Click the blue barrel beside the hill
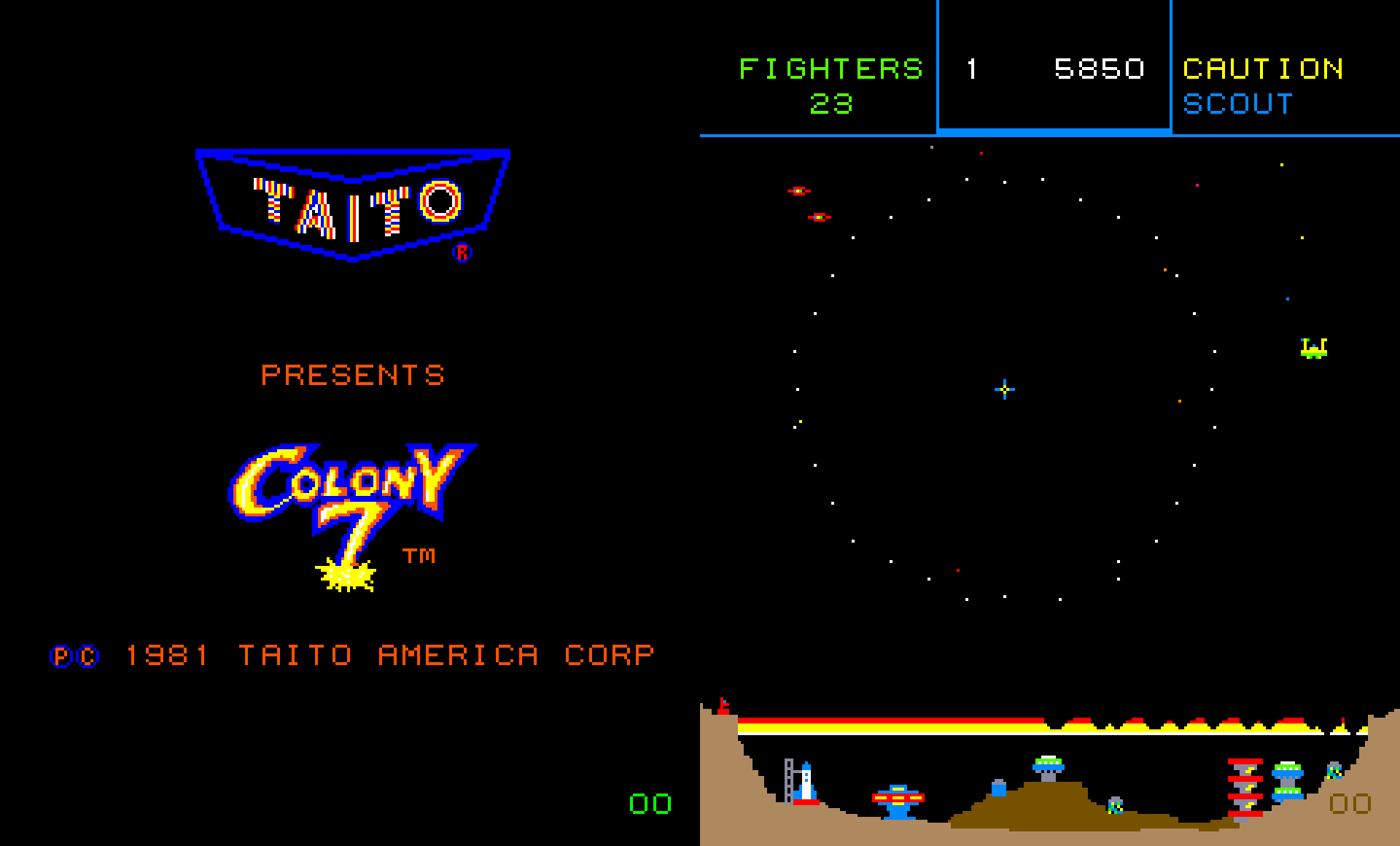The image size is (1400, 846). click(x=1000, y=791)
